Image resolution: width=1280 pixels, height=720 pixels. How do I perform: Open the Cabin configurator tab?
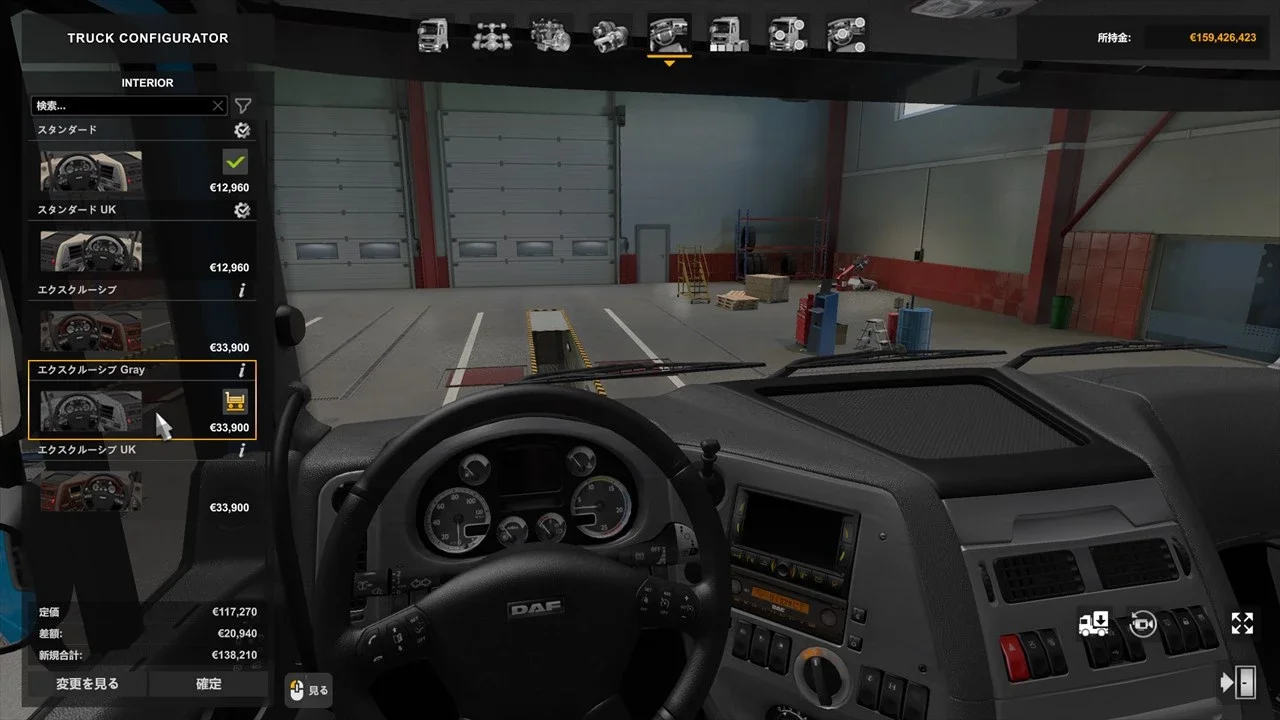pyautogui.click(x=432, y=33)
